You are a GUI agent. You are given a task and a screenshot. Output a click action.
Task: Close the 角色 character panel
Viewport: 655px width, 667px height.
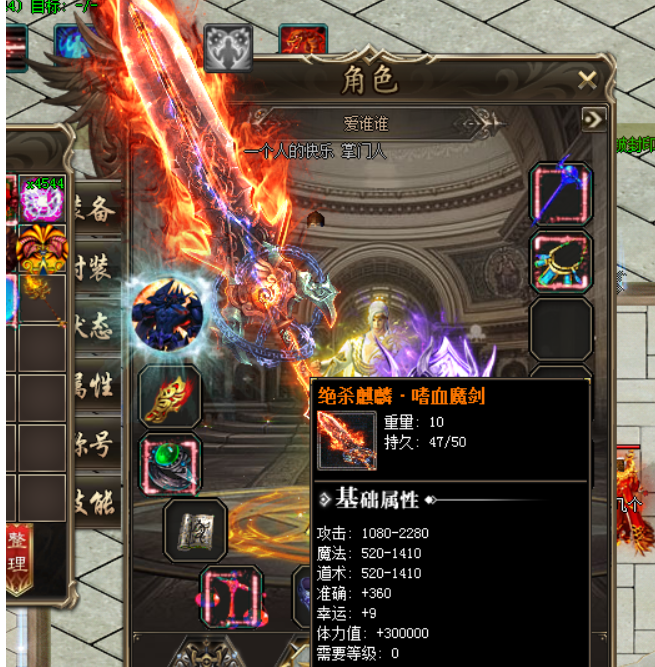click(x=587, y=81)
